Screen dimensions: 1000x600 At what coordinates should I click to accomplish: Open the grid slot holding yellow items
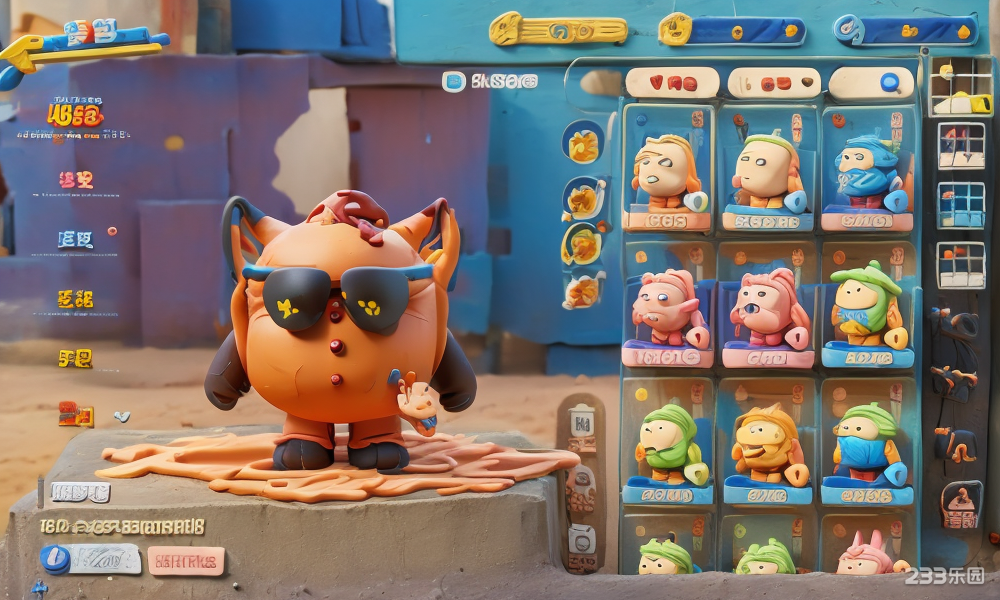point(960,88)
